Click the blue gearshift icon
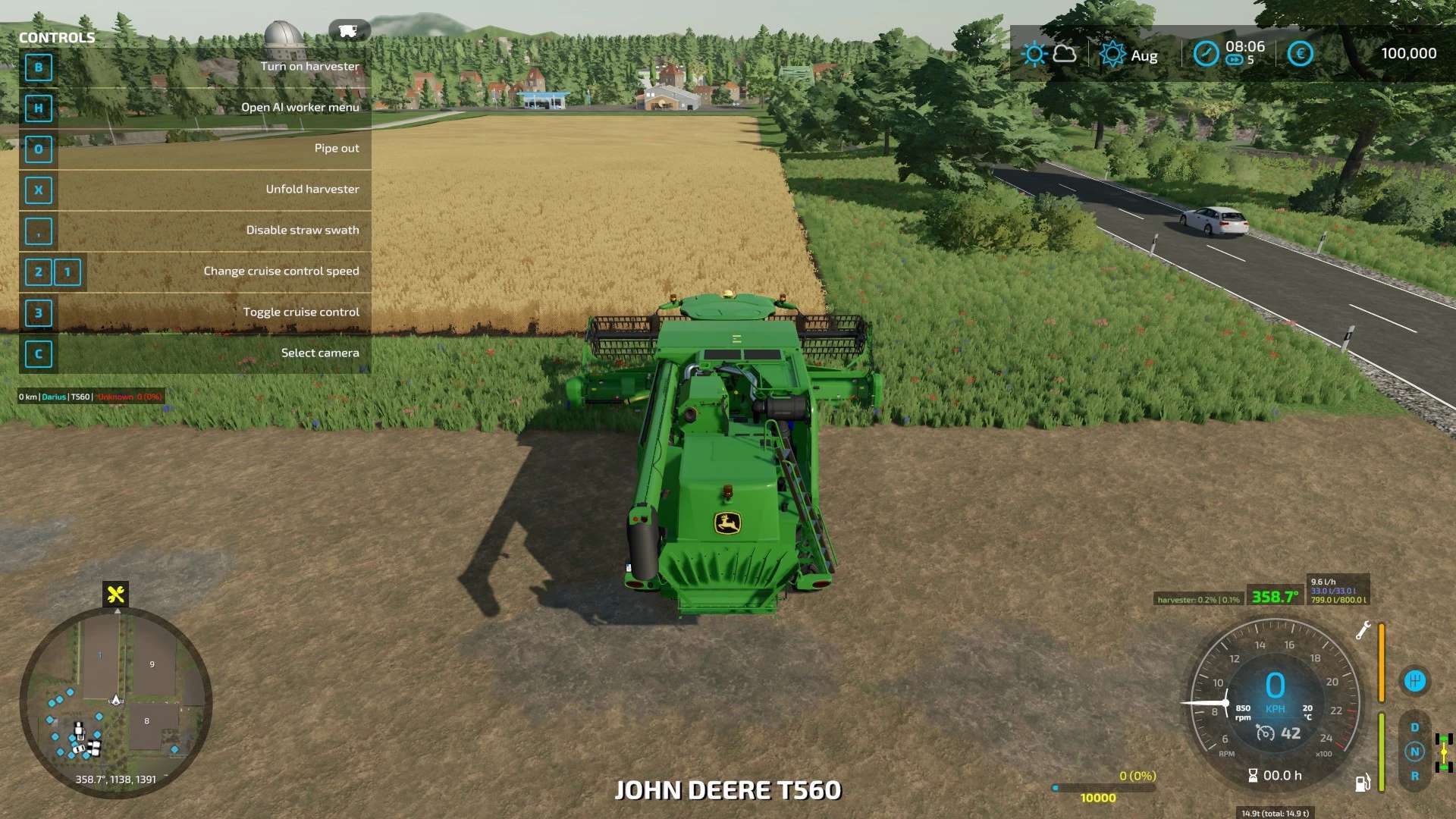1456x819 pixels. click(x=1414, y=681)
